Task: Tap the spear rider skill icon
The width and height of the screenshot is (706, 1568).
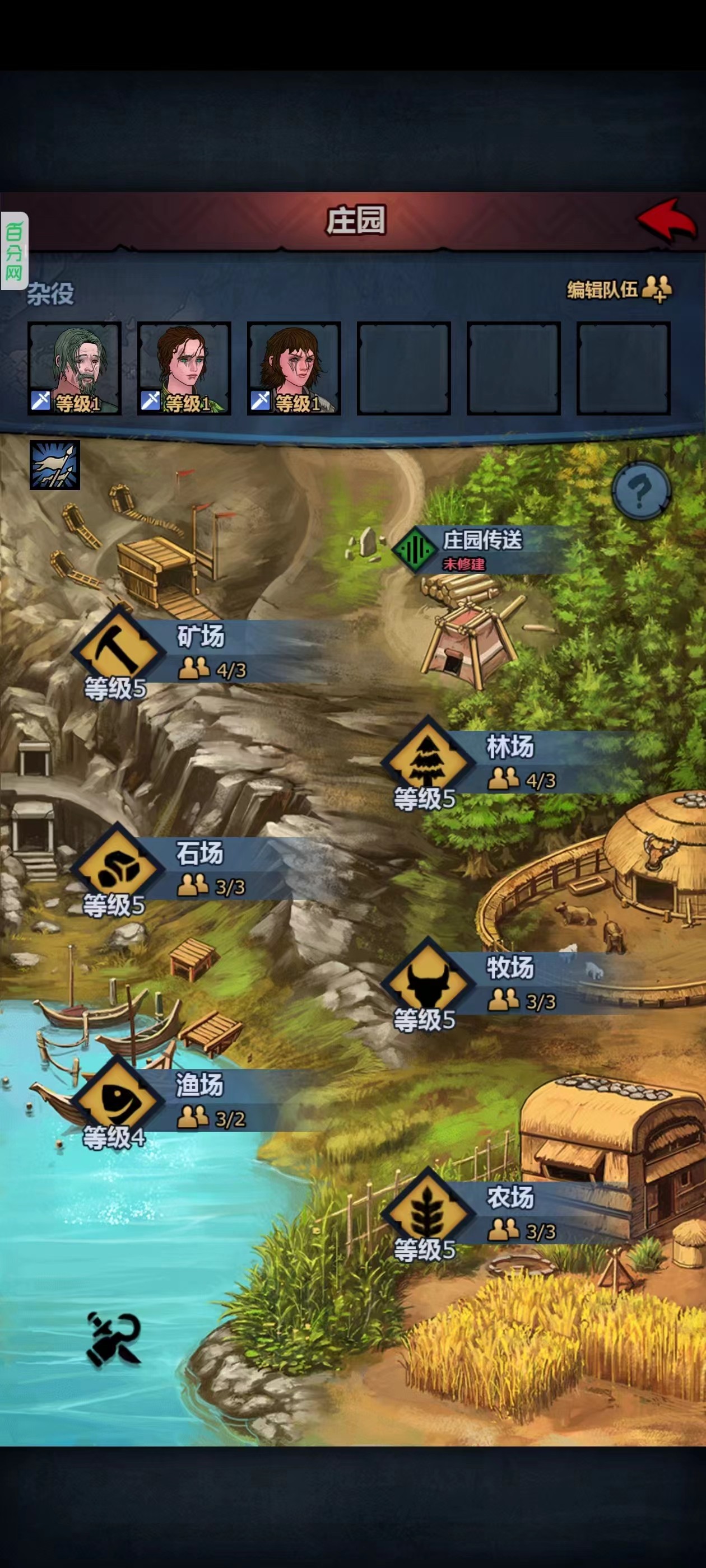Action: coord(55,465)
